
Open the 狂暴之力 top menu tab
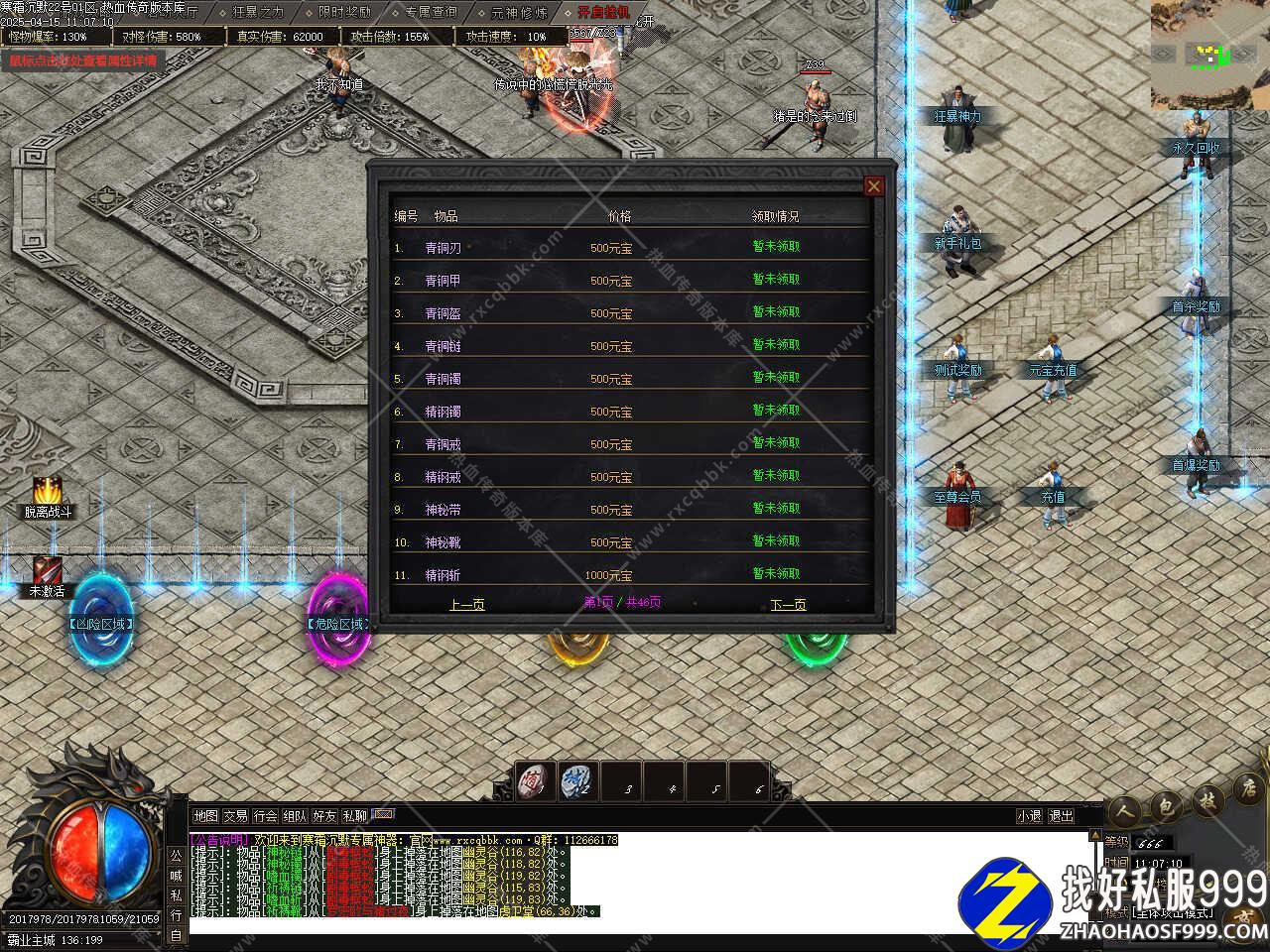[x=258, y=13]
